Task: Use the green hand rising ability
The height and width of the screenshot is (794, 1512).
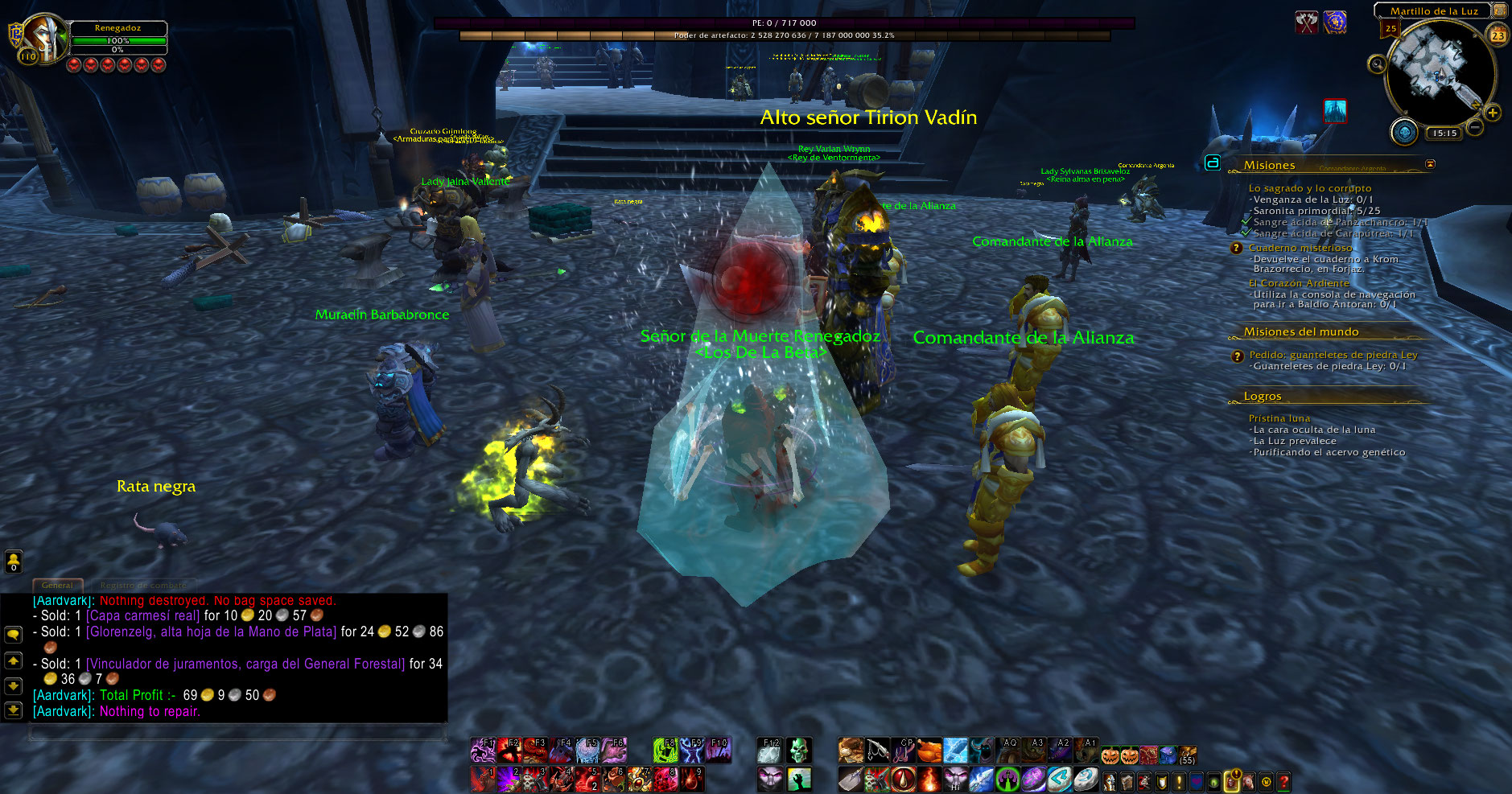Action: [x=798, y=779]
